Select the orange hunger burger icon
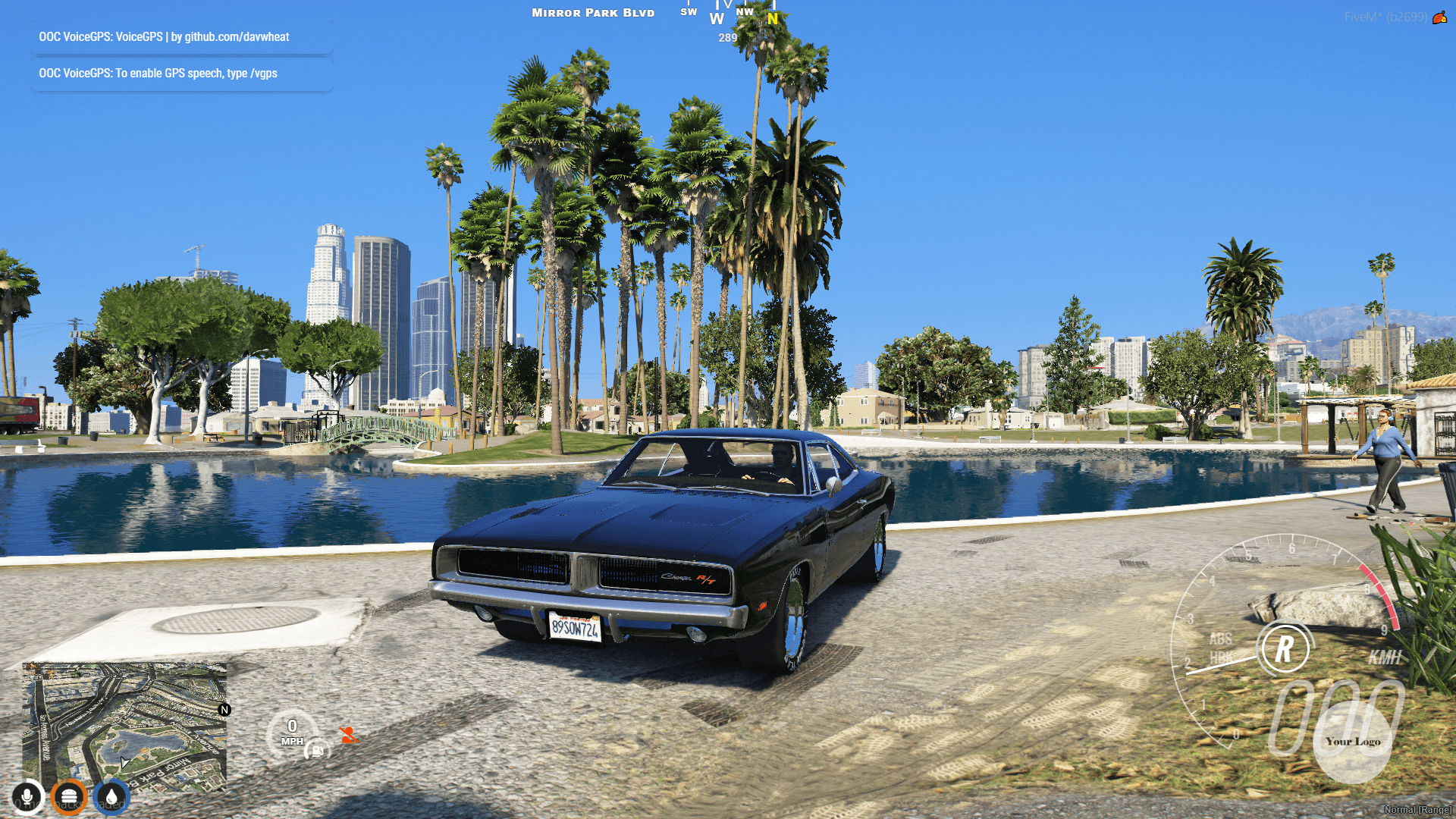This screenshot has width=1456, height=819. tap(69, 797)
